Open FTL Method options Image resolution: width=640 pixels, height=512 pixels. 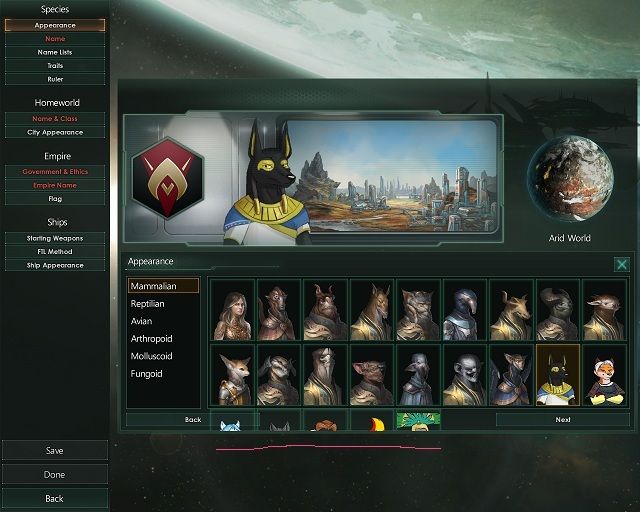tap(54, 252)
